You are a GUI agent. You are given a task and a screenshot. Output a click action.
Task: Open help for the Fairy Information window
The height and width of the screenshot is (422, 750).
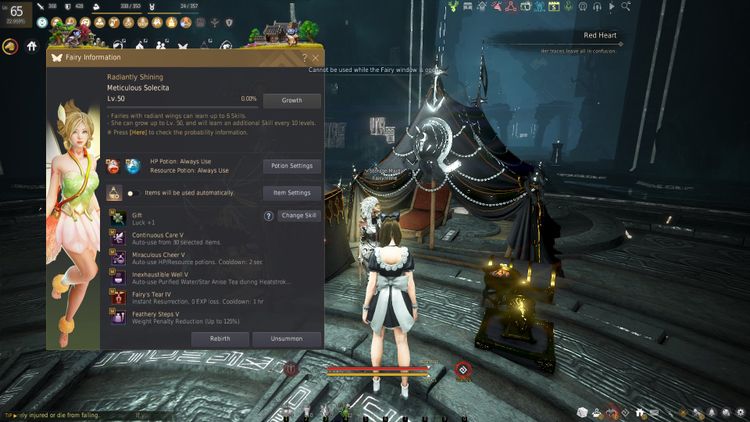click(x=304, y=58)
